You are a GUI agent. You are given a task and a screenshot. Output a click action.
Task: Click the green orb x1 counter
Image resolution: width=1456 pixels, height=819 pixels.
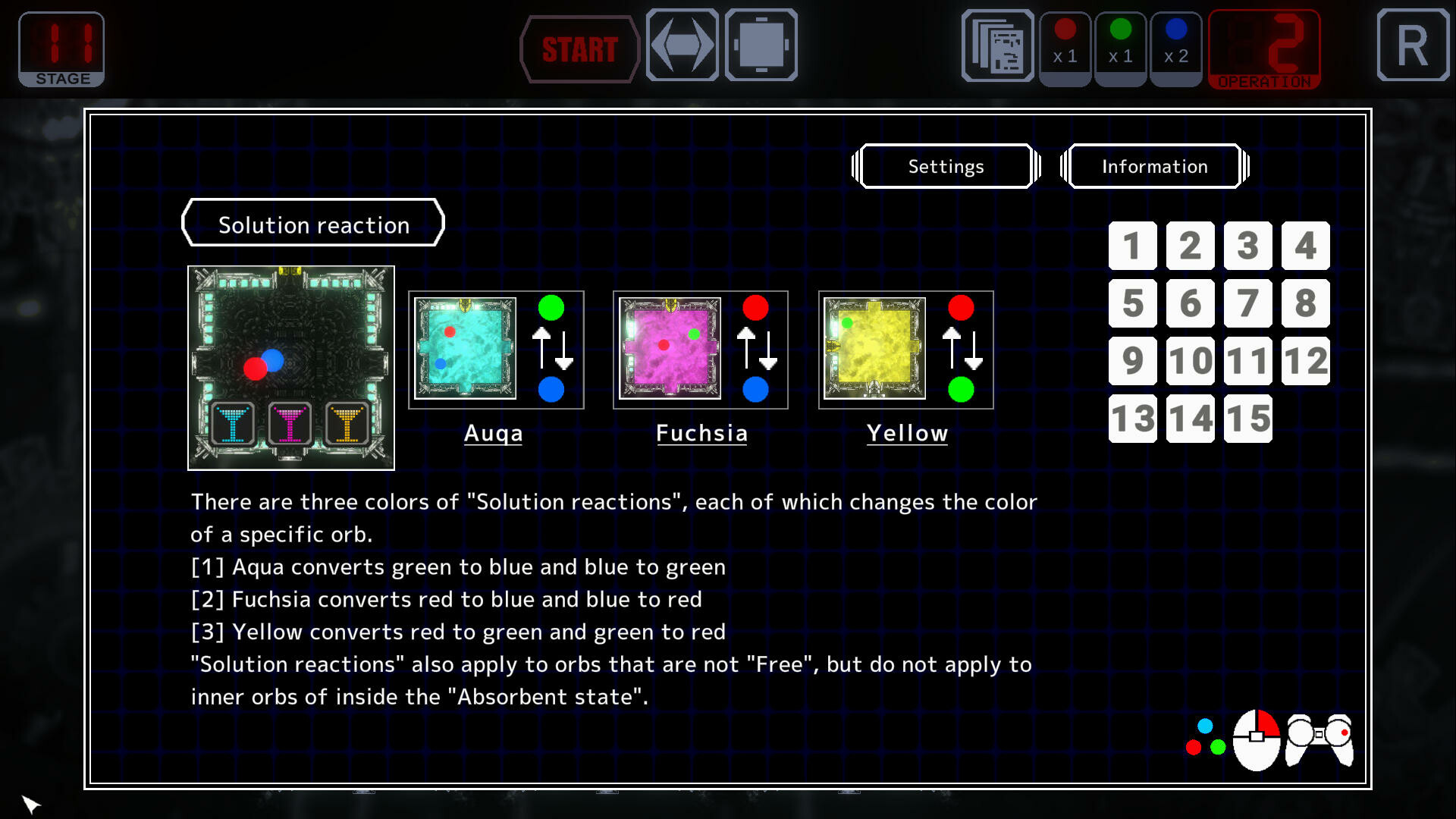coord(1121,47)
